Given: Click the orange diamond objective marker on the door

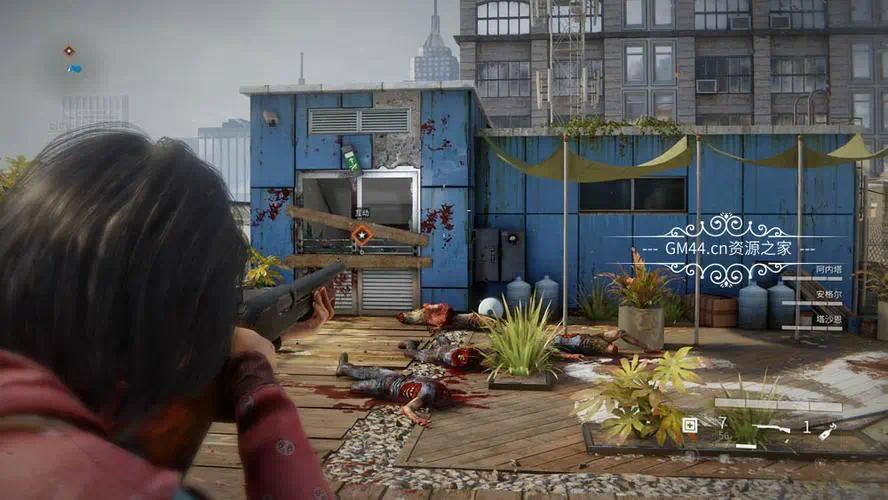Looking at the screenshot, I should 362,234.
